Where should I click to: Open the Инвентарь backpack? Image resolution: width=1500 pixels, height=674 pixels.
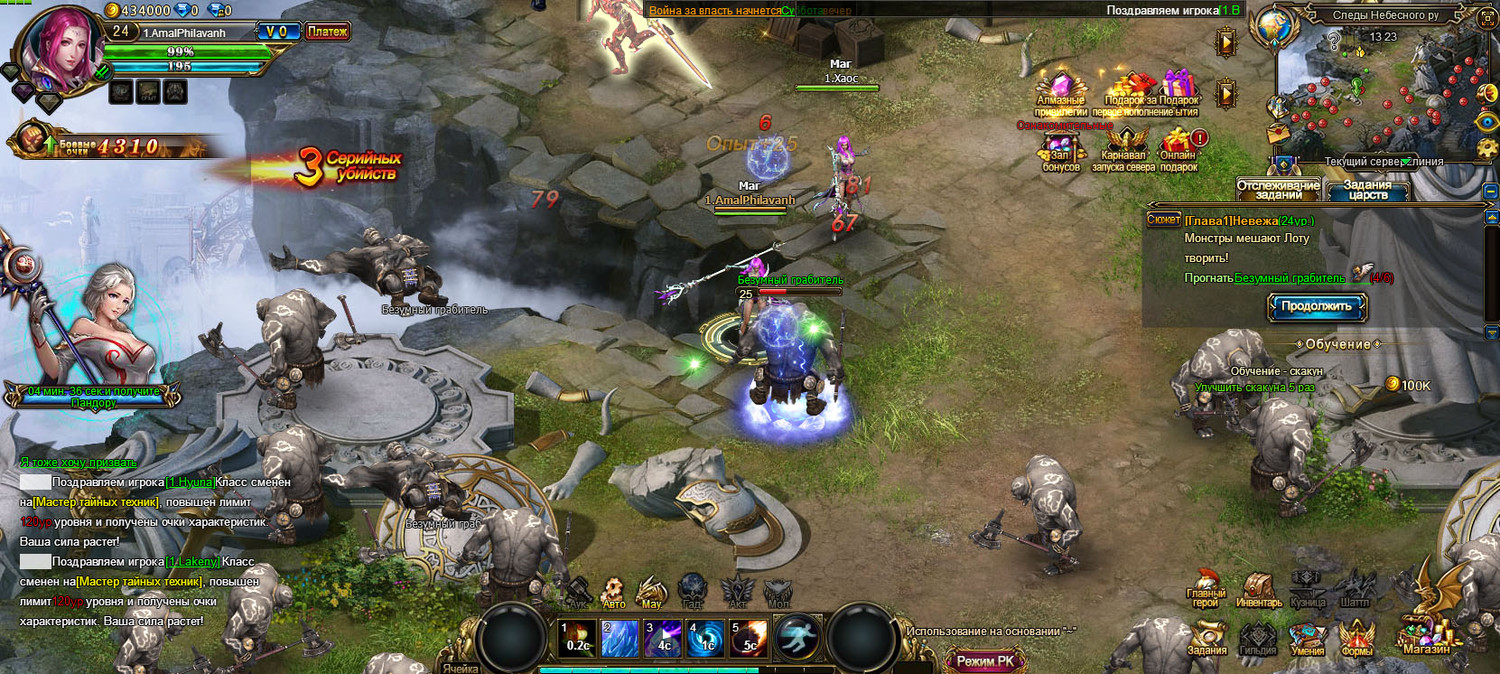tap(1258, 591)
